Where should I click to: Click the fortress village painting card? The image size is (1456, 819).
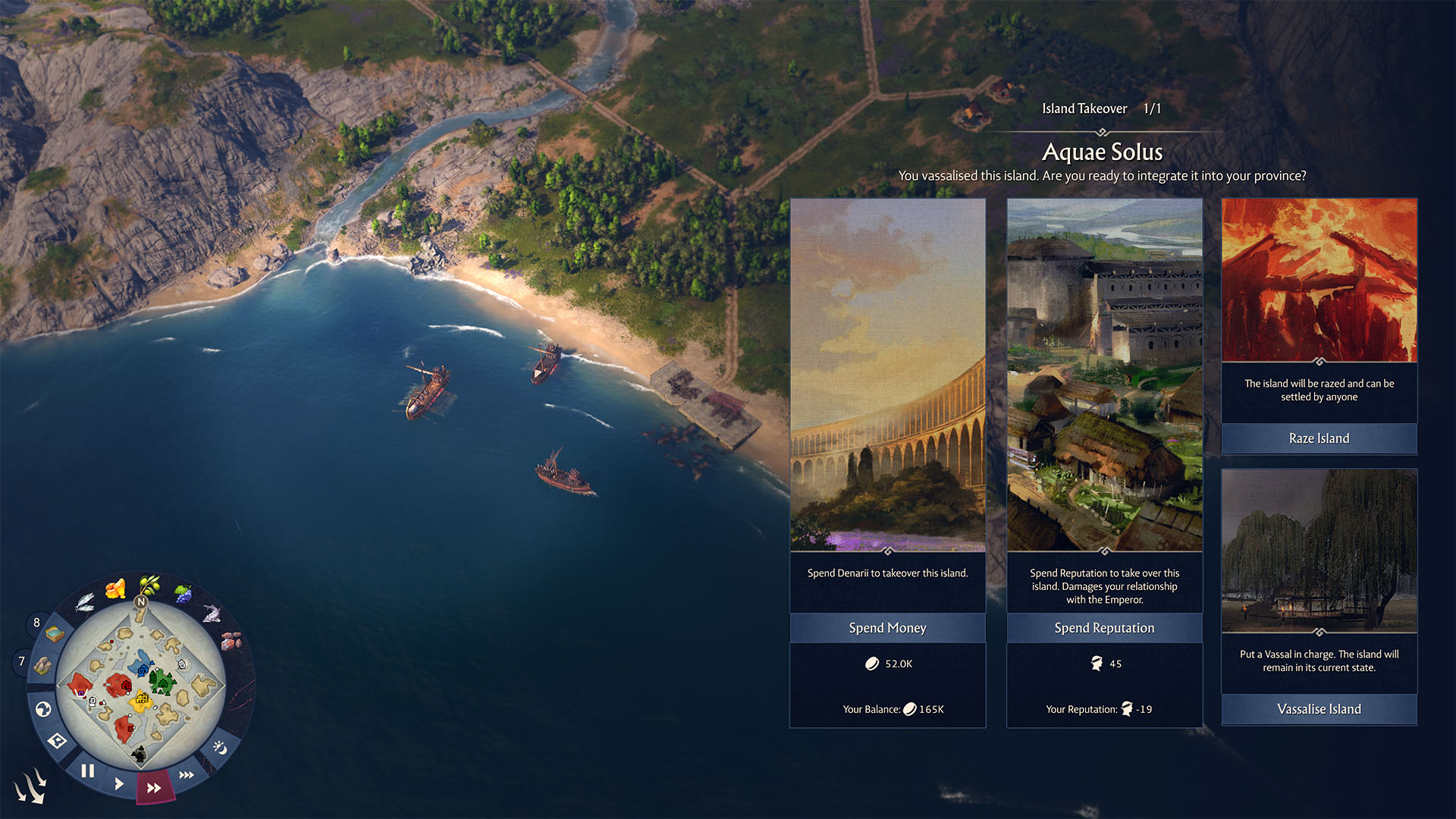point(1104,375)
